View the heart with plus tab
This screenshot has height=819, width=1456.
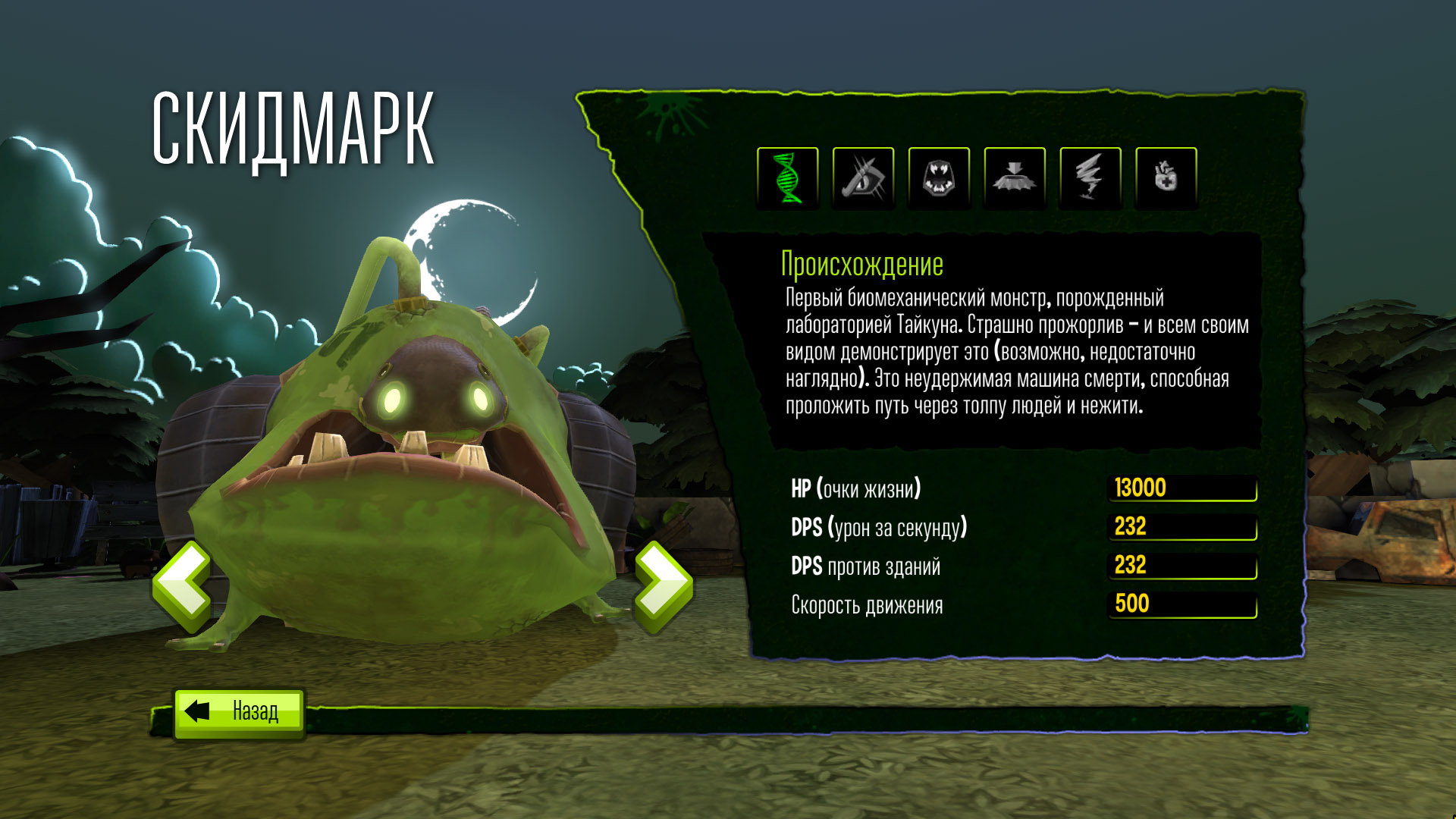(1166, 178)
